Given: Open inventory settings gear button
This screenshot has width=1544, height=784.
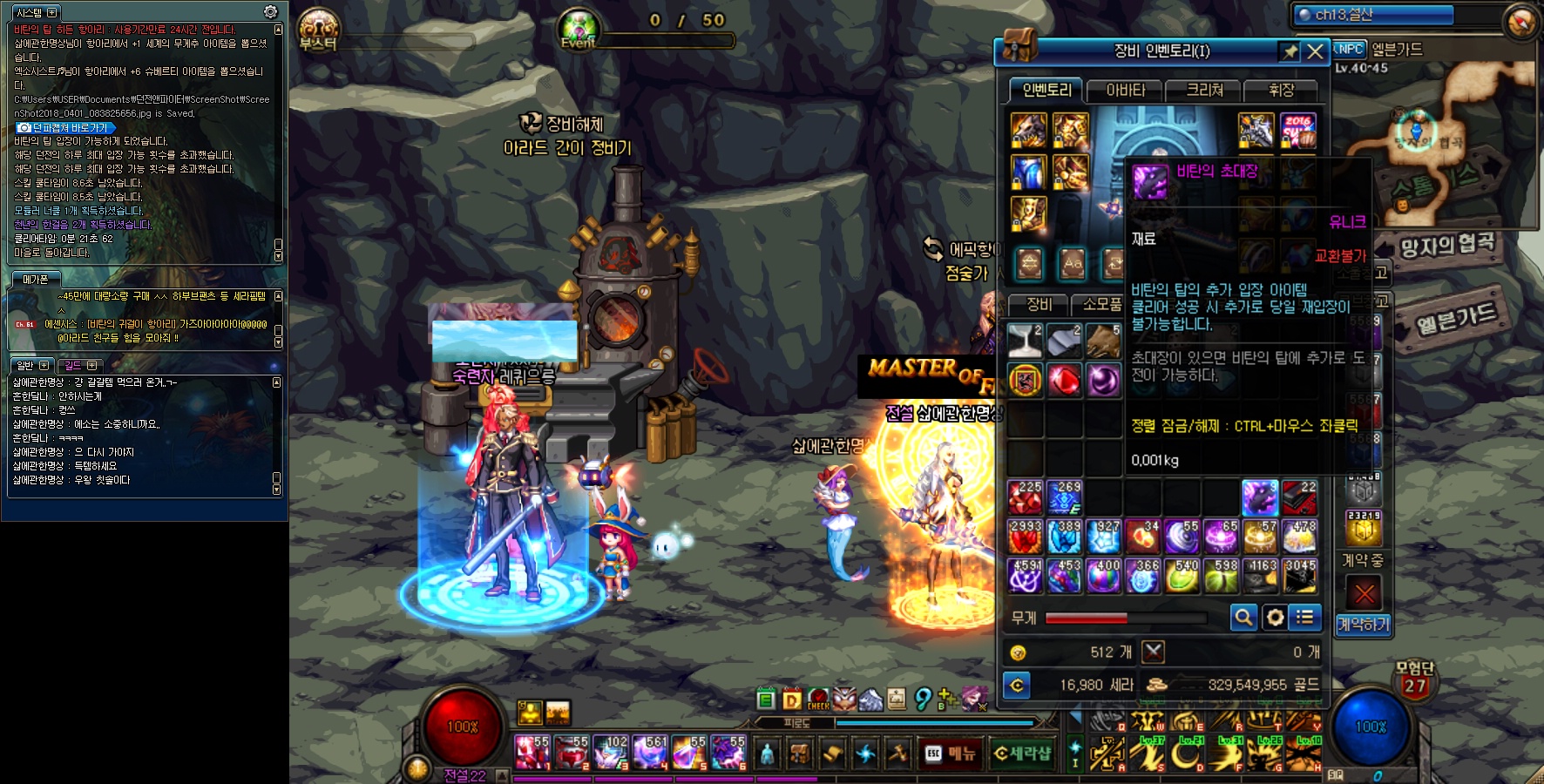Looking at the screenshot, I should [1275, 618].
